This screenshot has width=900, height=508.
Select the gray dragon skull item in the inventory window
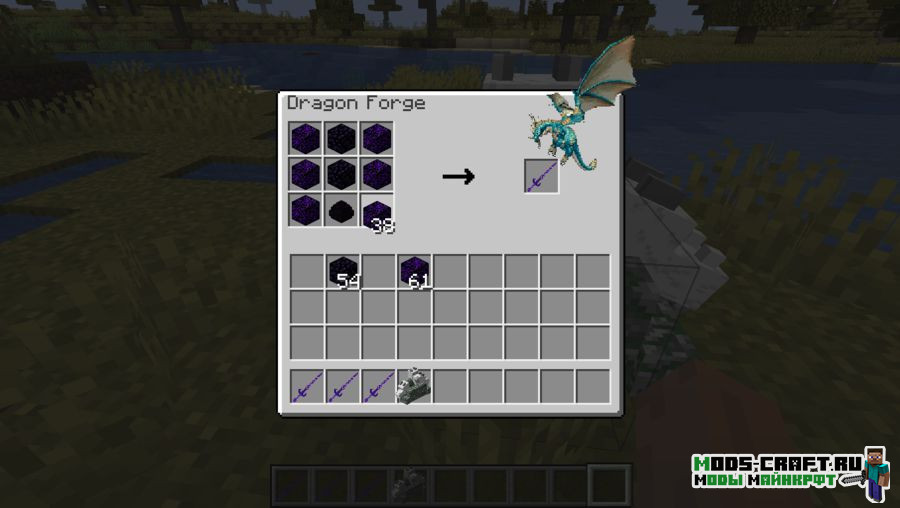pos(414,386)
